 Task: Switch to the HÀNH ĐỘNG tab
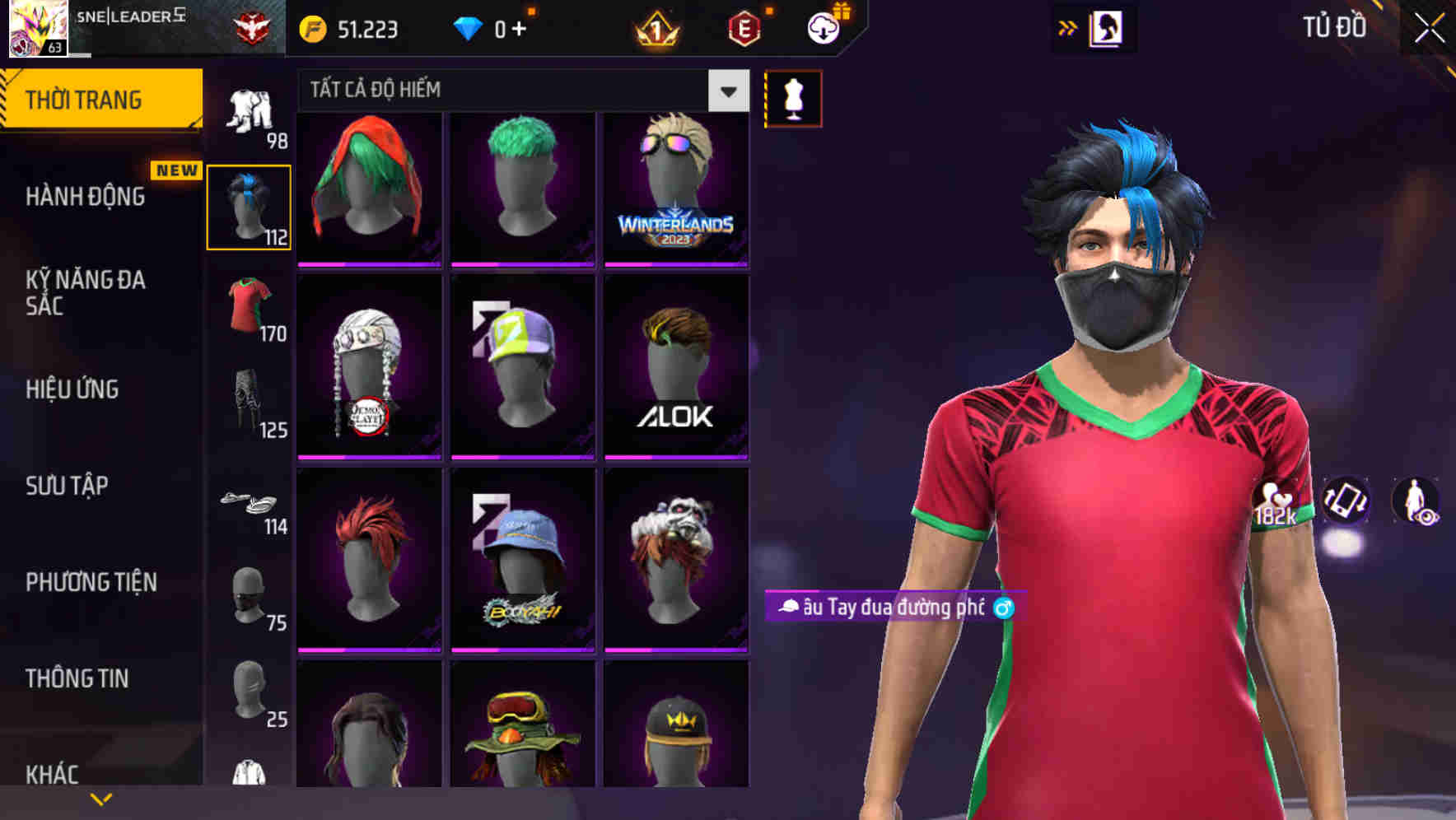click(x=87, y=197)
